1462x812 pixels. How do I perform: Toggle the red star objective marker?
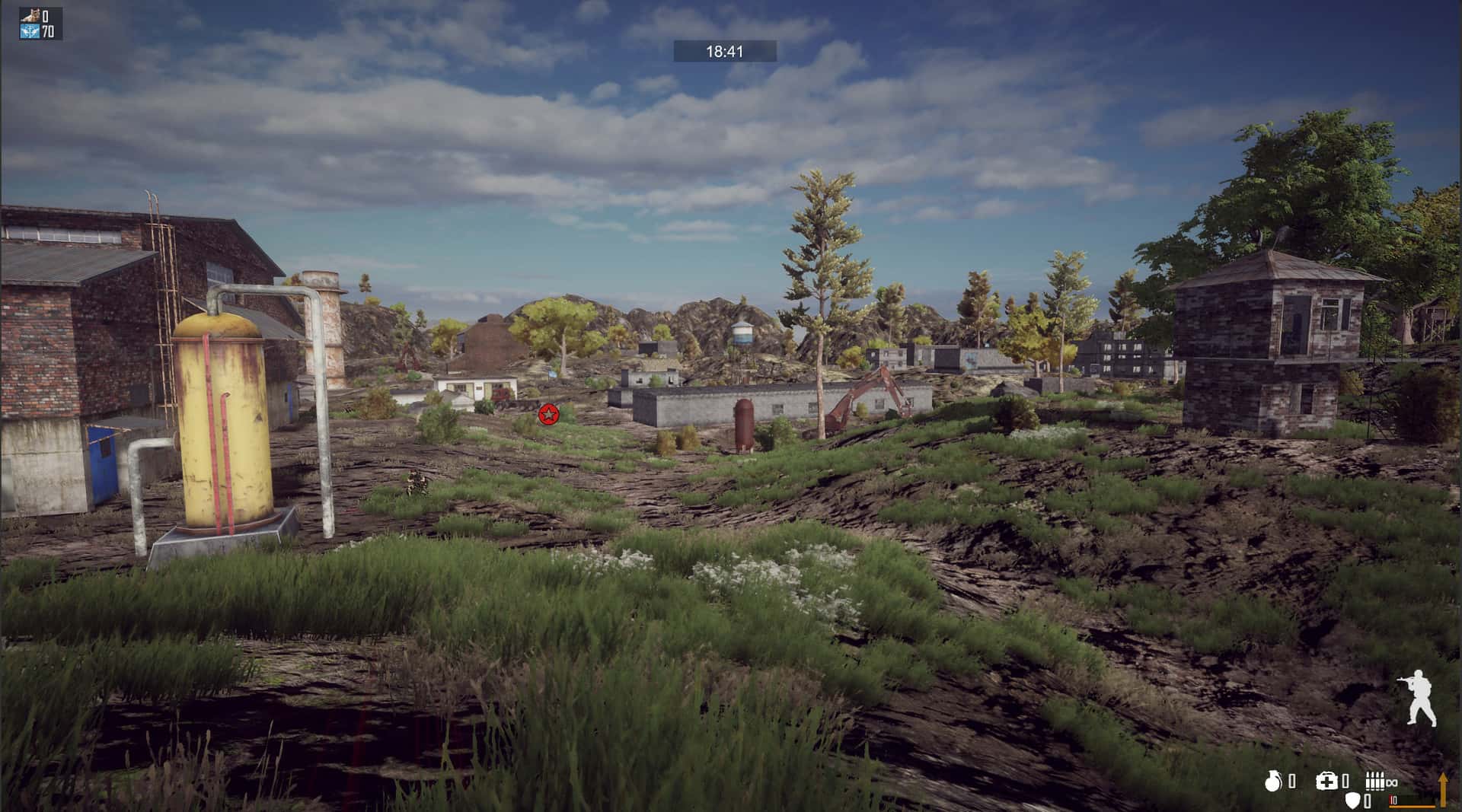(x=547, y=415)
